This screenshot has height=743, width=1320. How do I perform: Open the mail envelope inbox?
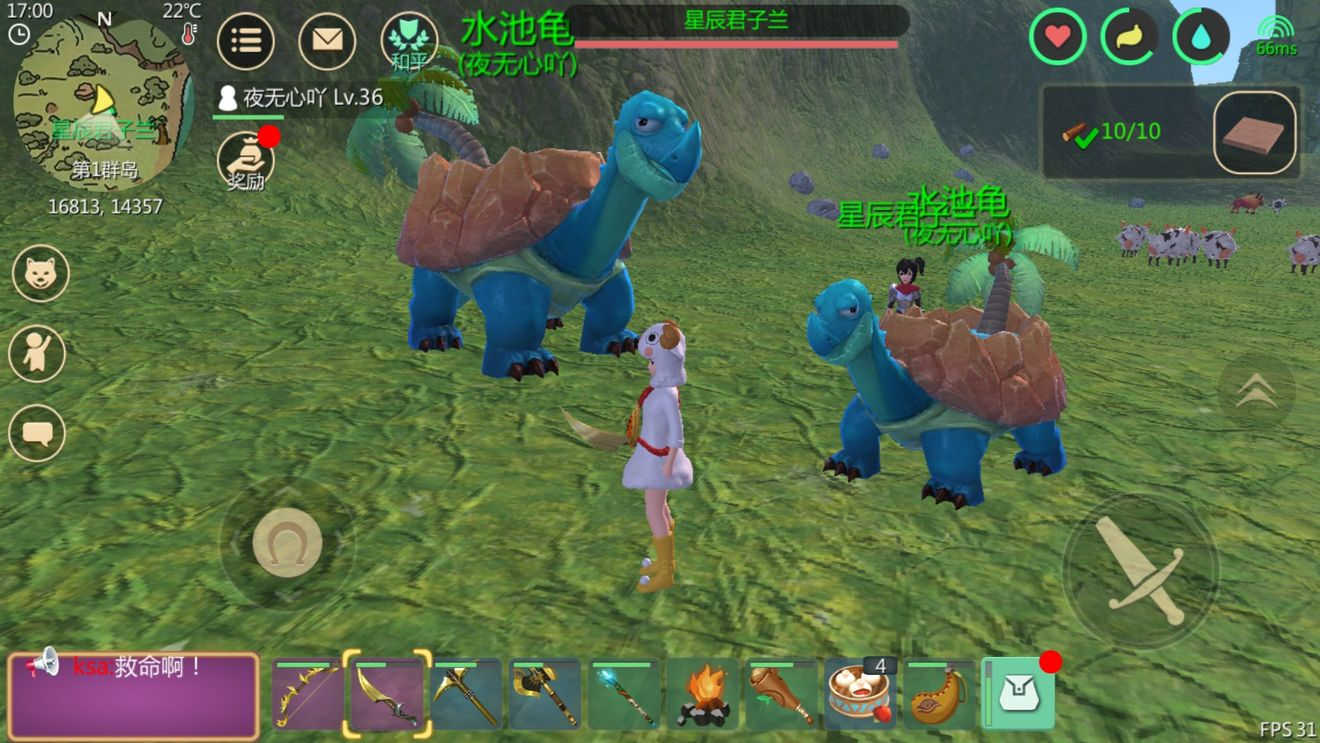pos(327,40)
